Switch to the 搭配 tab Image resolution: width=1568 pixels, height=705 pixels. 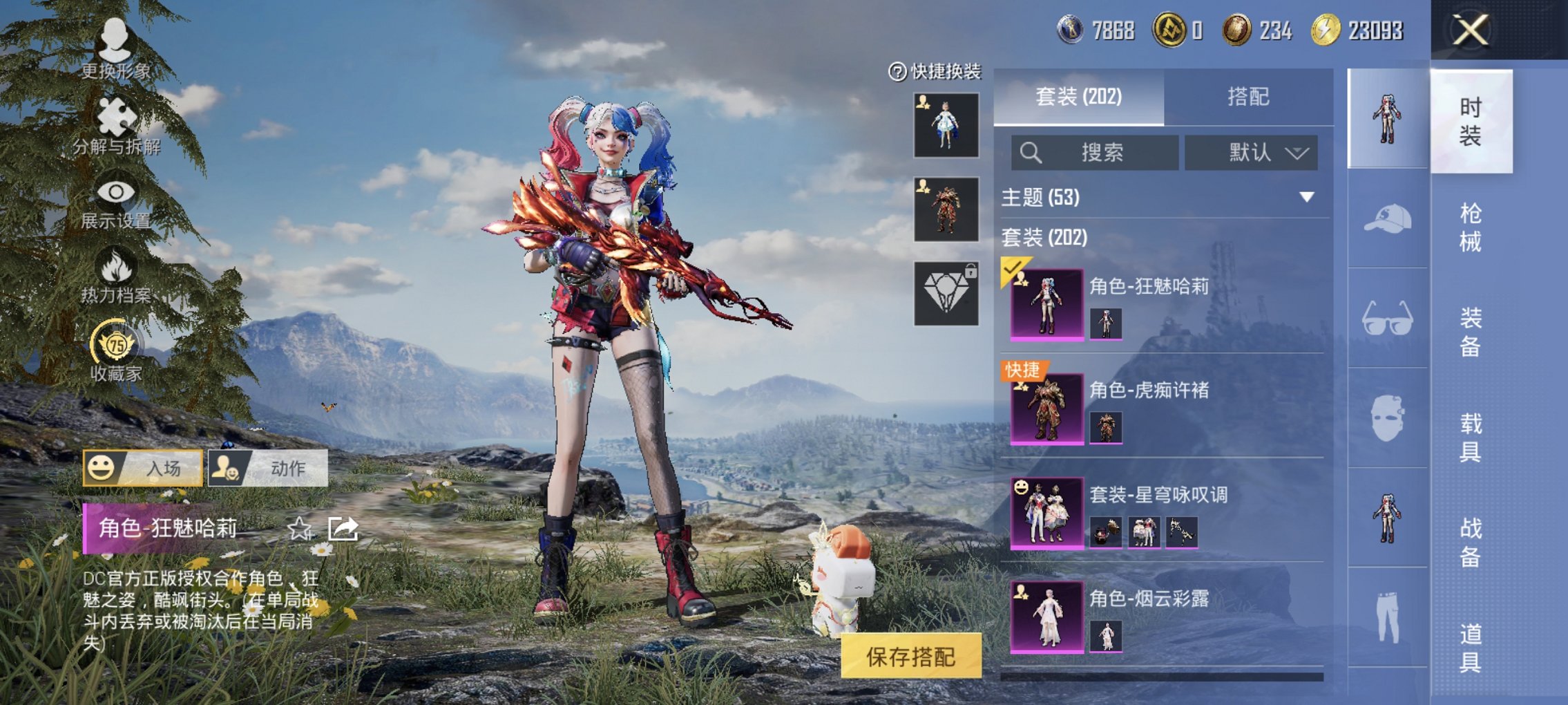click(x=1248, y=97)
